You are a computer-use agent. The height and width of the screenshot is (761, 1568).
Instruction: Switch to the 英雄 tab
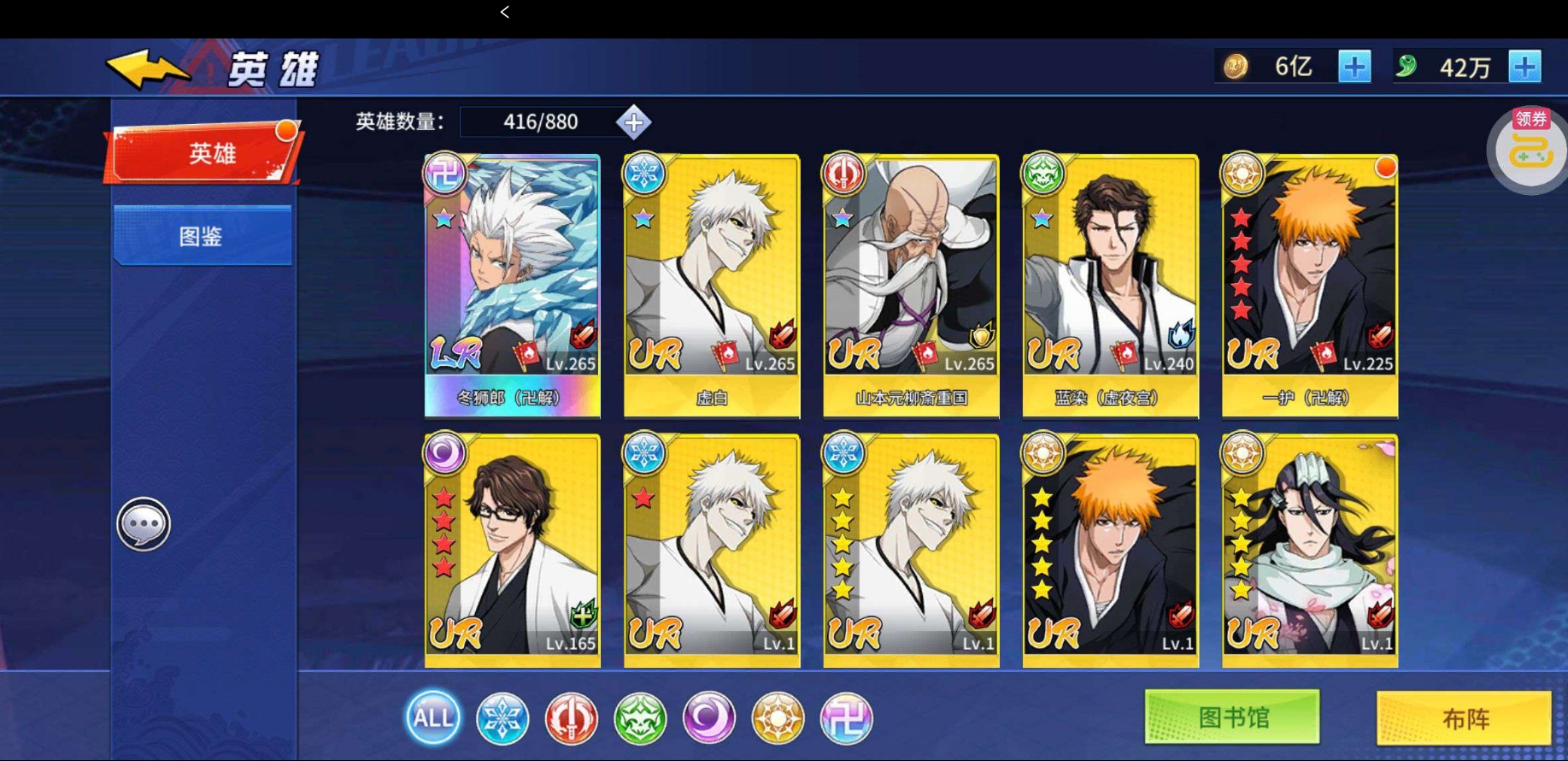[204, 154]
